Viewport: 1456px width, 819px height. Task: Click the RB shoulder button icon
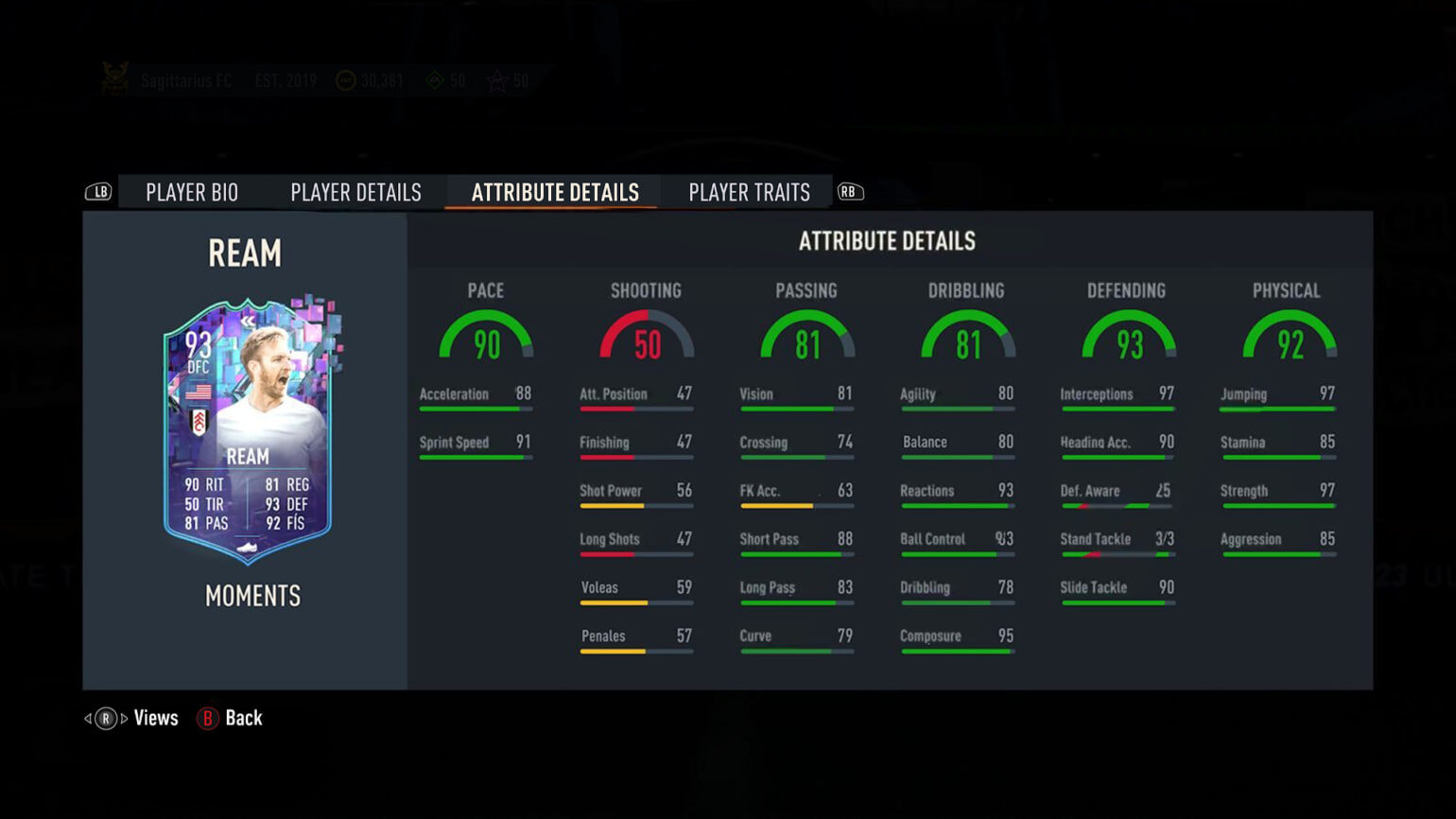tap(849, 191)
